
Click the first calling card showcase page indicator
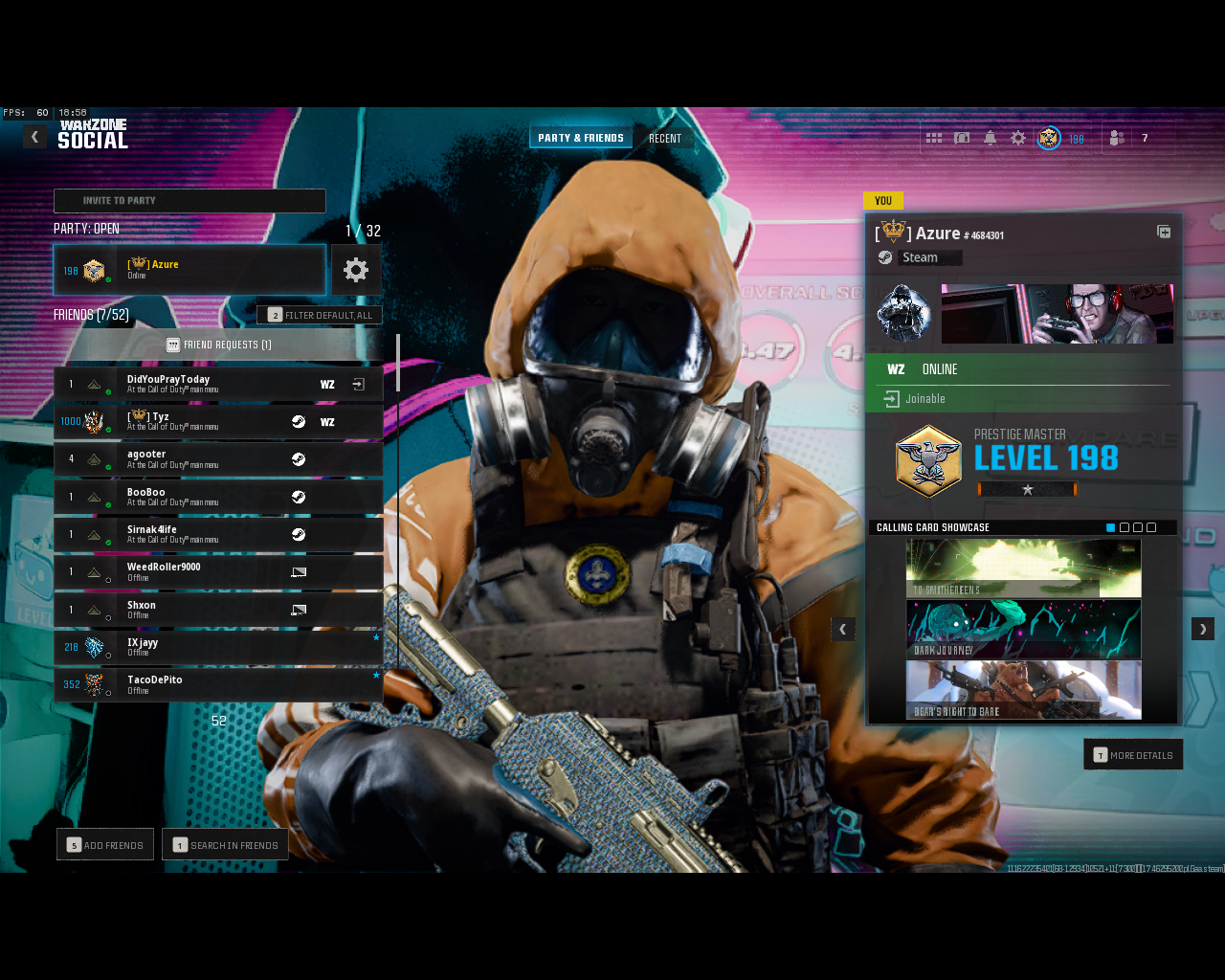pyautogui.click(x=1109, y=527)
